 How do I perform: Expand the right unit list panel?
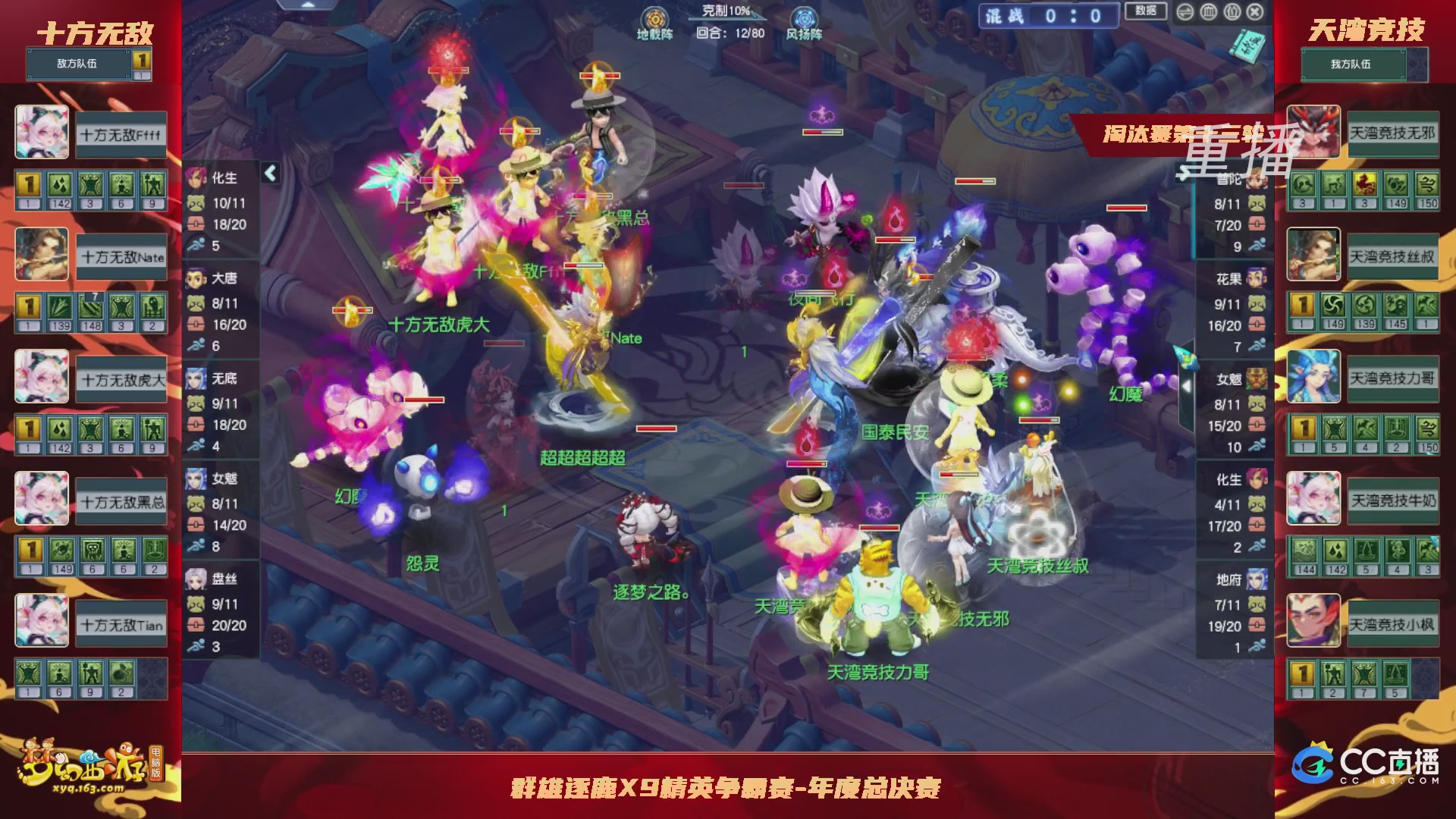click(1187, 387)
